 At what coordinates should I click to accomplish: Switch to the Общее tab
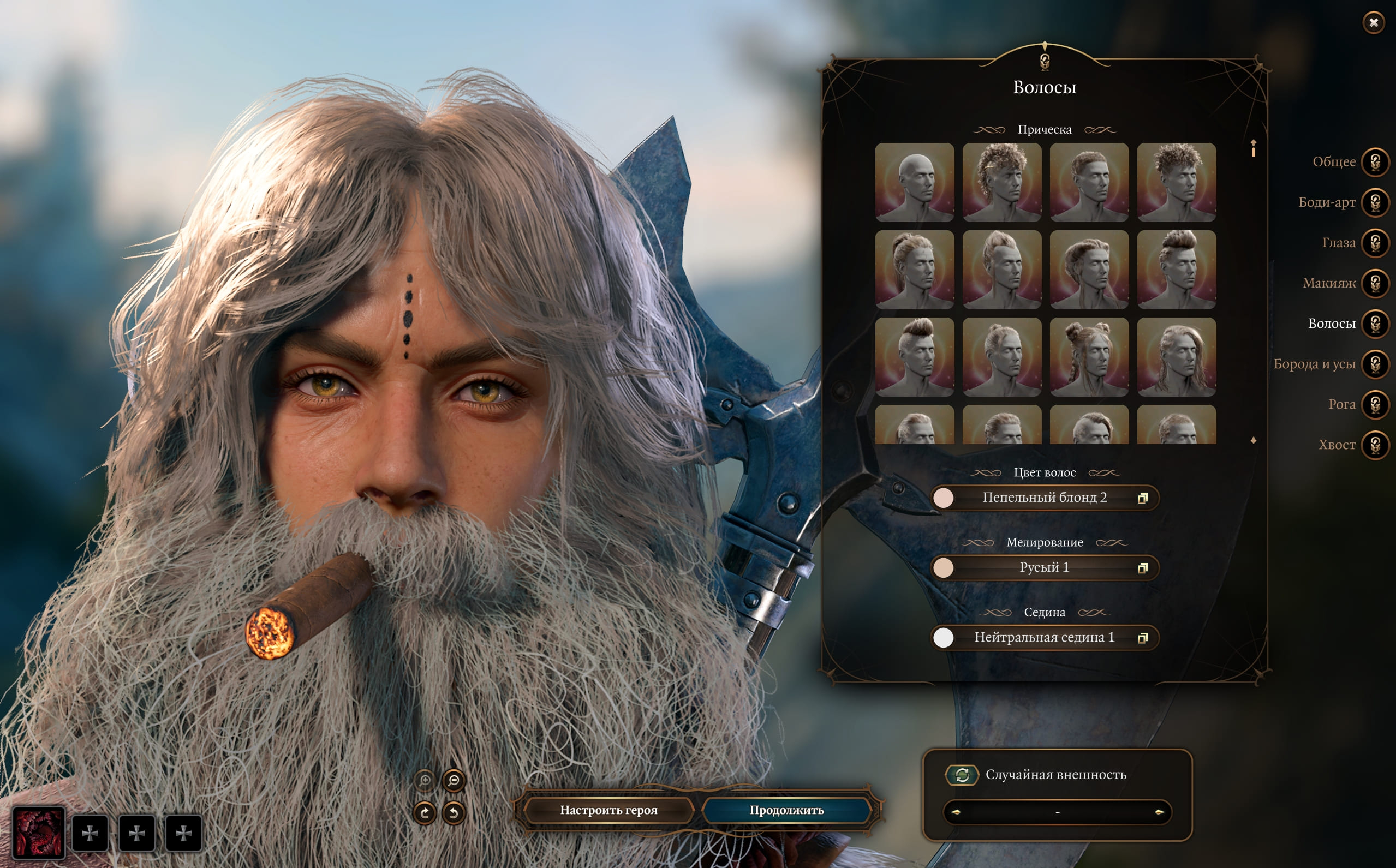(1375, 162)
